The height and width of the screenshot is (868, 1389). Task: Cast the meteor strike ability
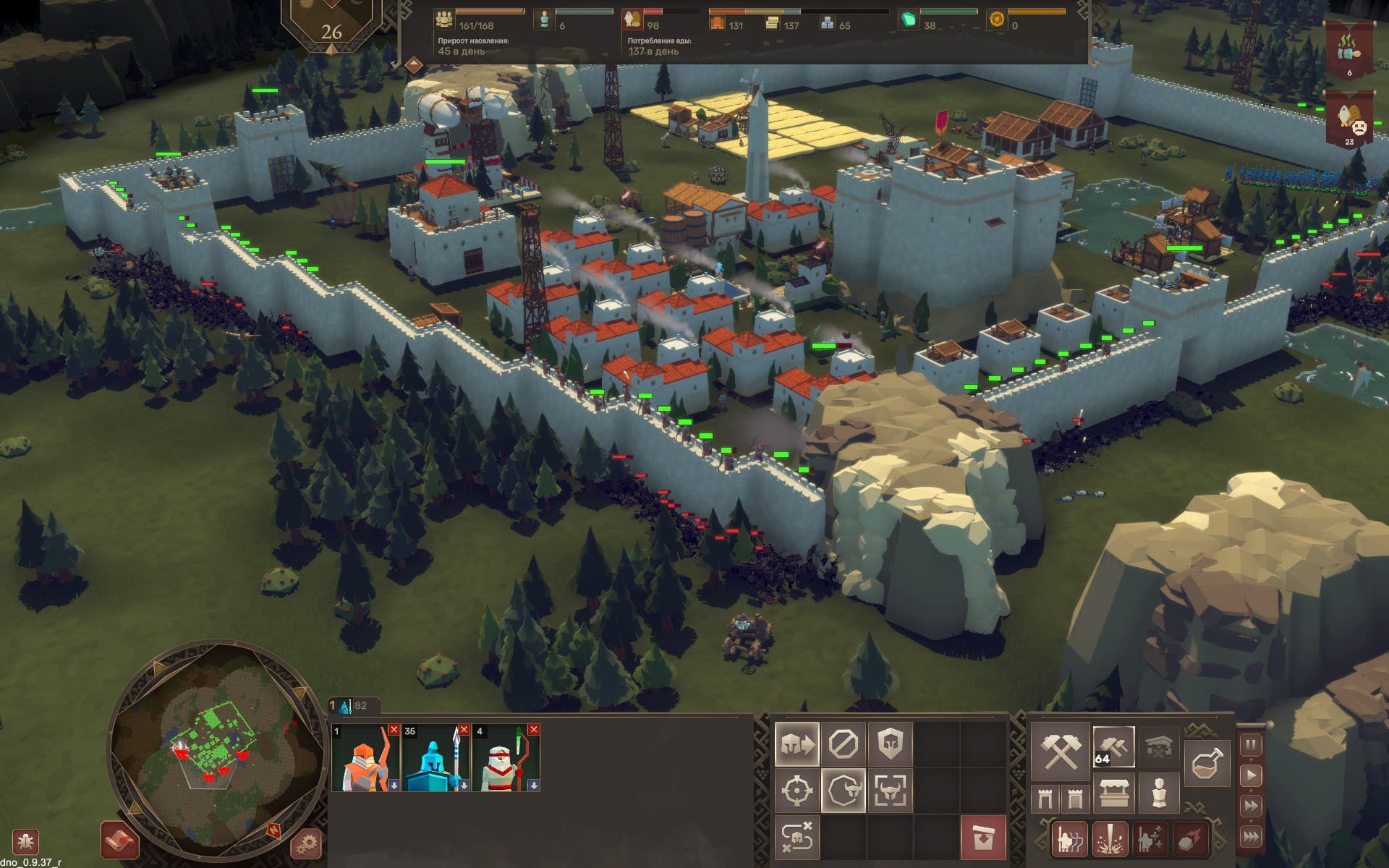1191,838
